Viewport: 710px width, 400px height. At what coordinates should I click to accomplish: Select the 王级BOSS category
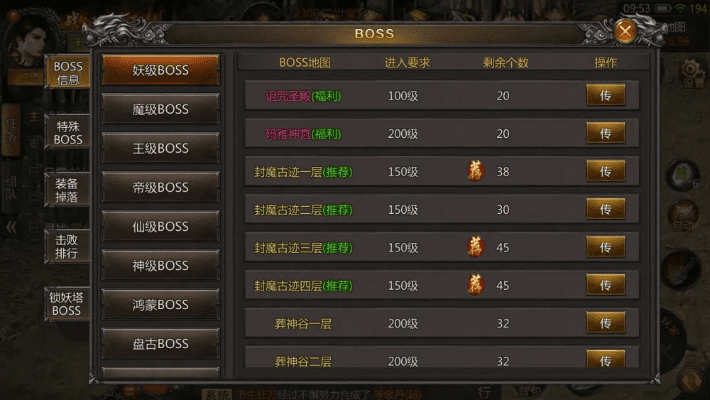point(160,149)
